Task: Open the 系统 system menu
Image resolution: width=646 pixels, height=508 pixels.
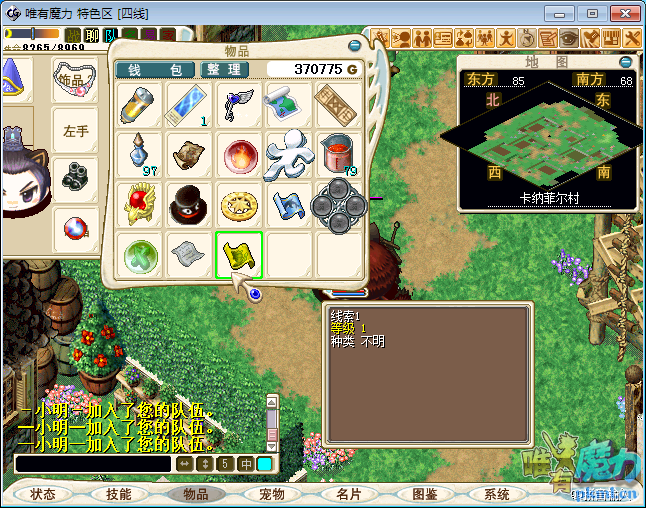Action: point(496,494)
